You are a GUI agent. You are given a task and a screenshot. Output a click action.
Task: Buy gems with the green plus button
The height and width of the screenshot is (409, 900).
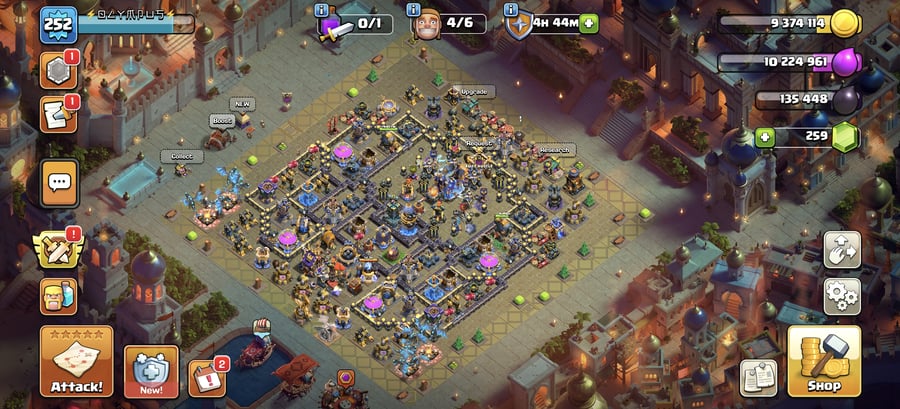tap(765, 136)
